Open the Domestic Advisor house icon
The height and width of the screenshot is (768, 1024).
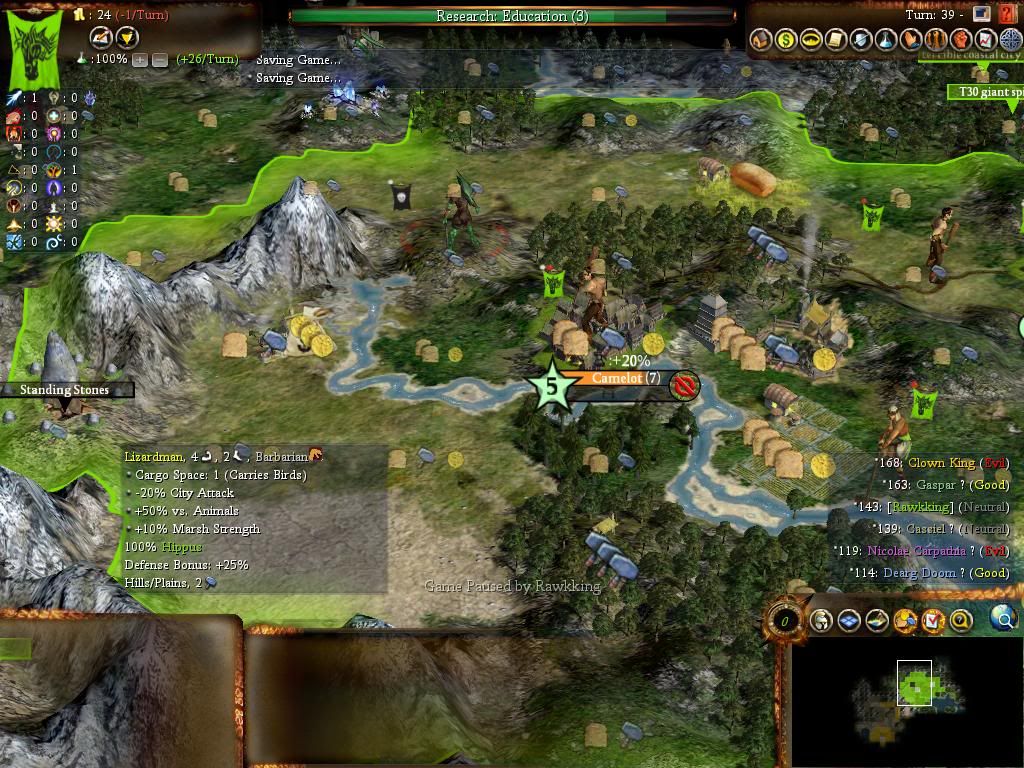761,40
